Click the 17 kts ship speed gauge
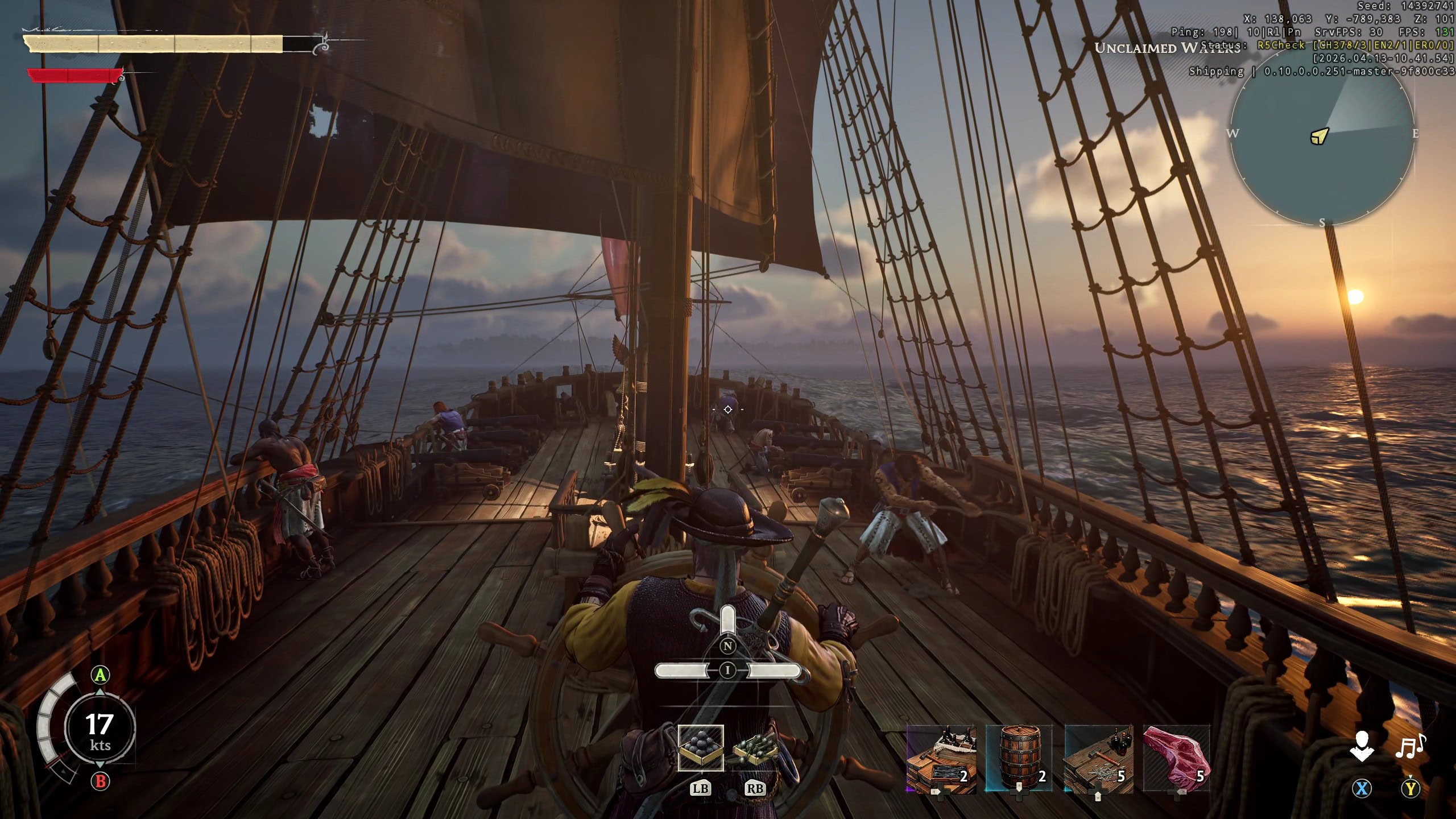The height and width of the screenshot is (819, 1456). pos(100,729)
